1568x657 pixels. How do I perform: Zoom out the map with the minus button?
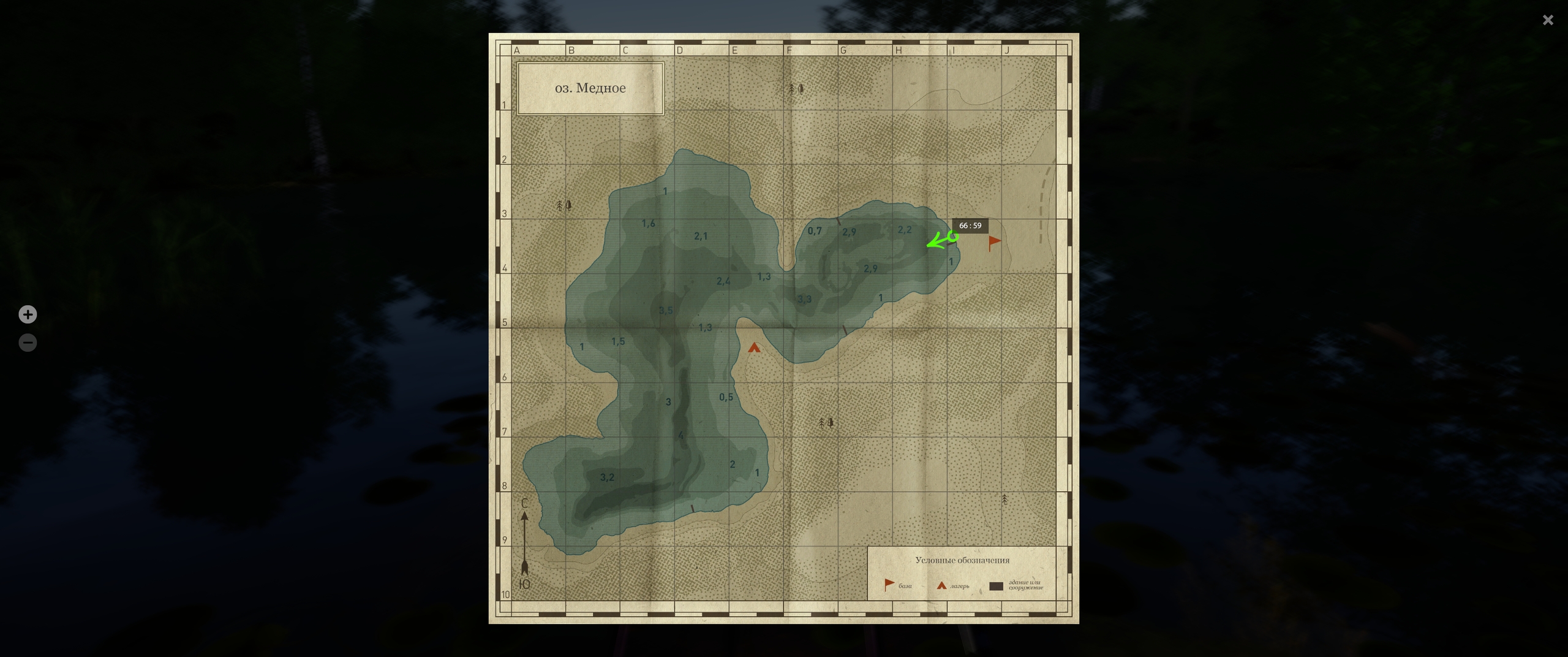(28, 343)
